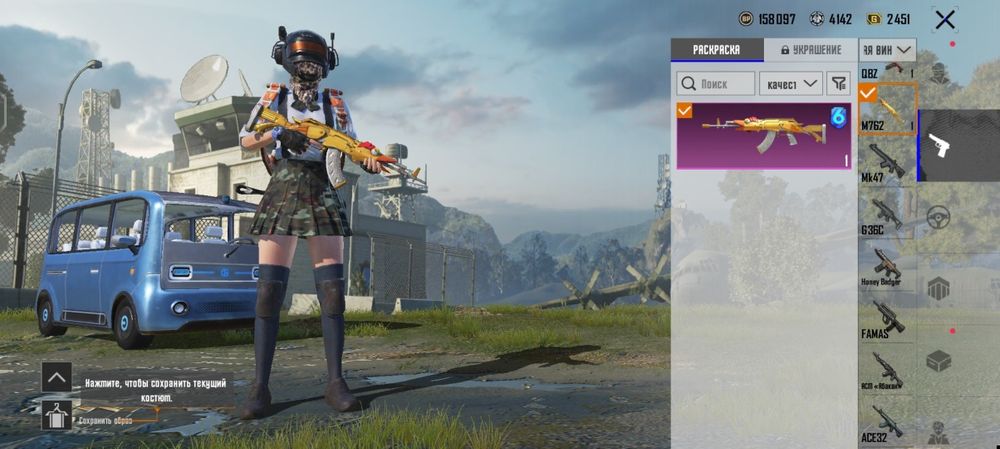The height and width of the screenshot is (449, 1000).
Task: Choose FAMAS from the weapon list
Action: (x=887, y=319)
